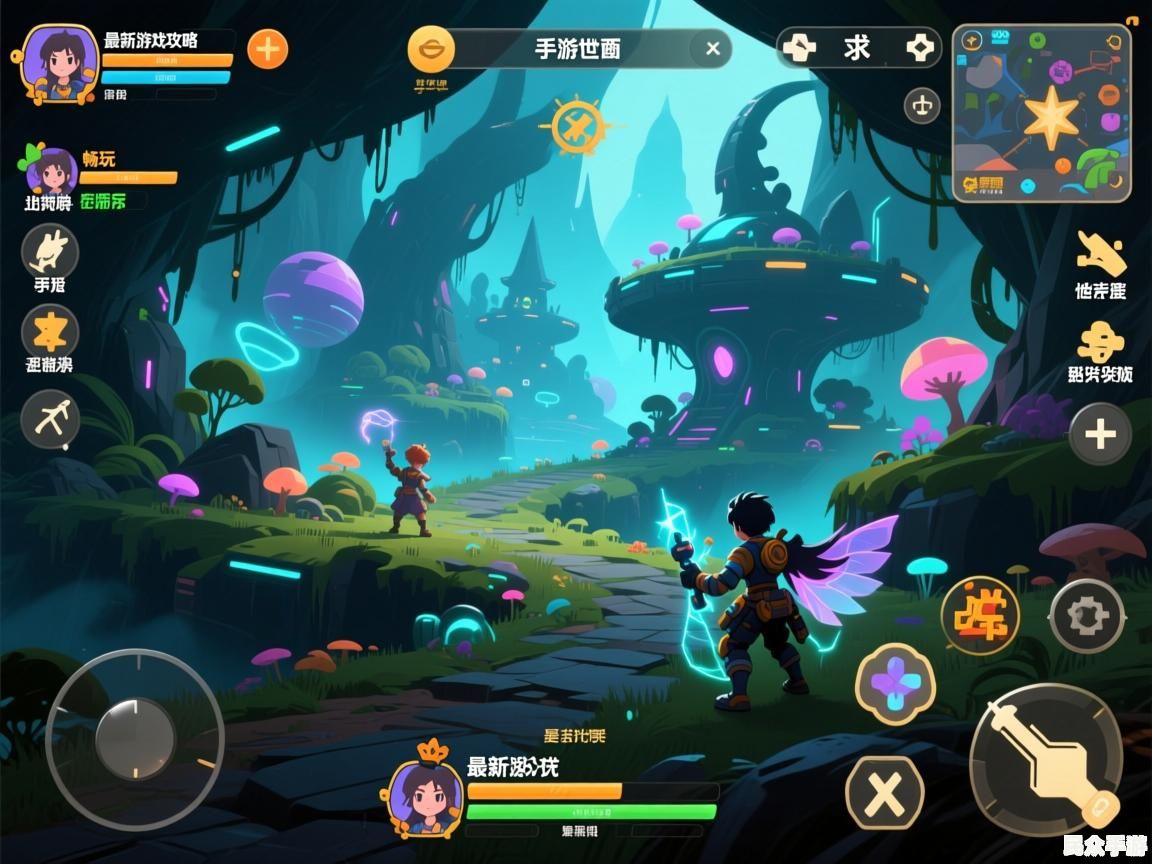
Task: Use the purple cross skill button
Action: coord(895,684)
